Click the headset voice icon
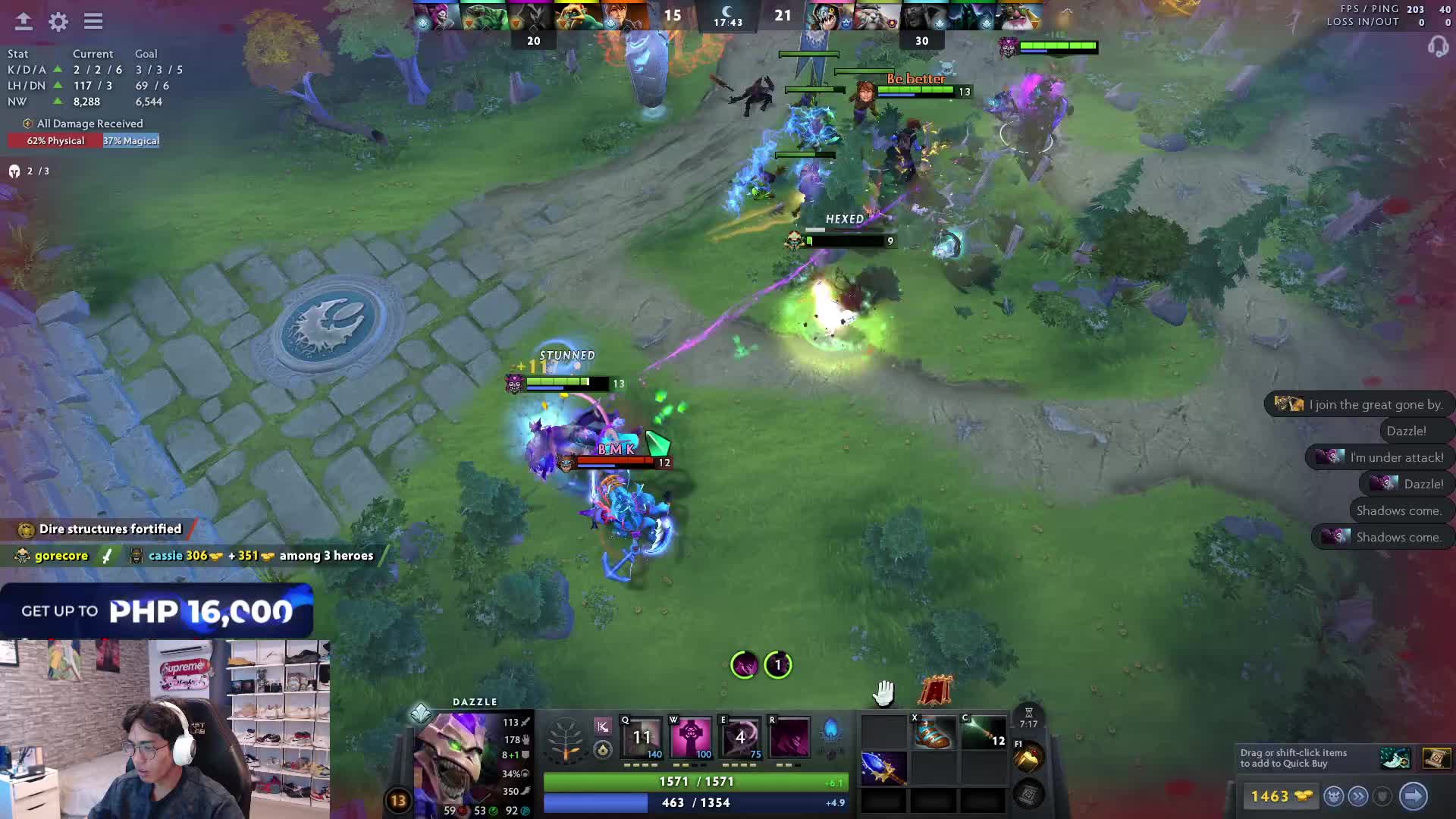 point(1438,47)
